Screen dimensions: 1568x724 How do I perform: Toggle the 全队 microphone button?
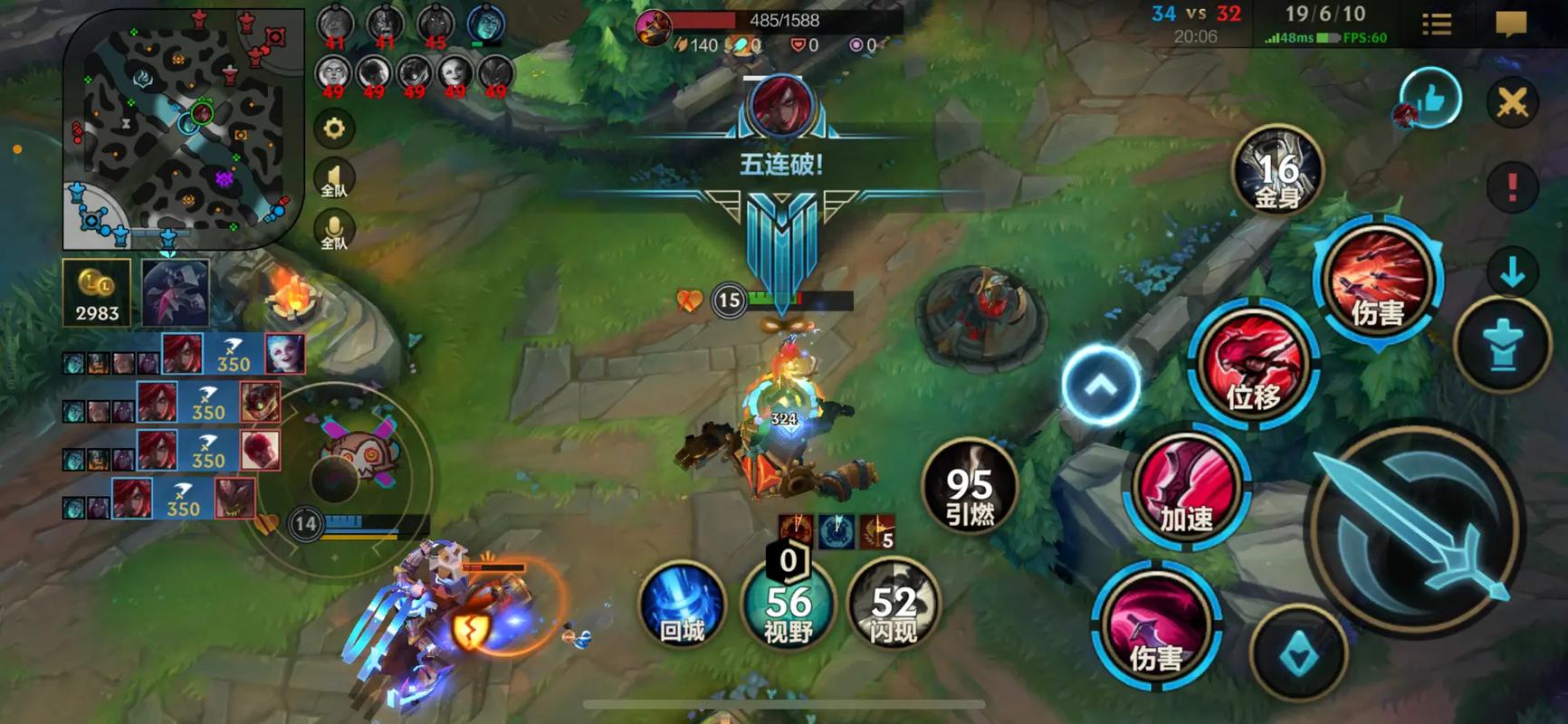[x=334, y=231]
